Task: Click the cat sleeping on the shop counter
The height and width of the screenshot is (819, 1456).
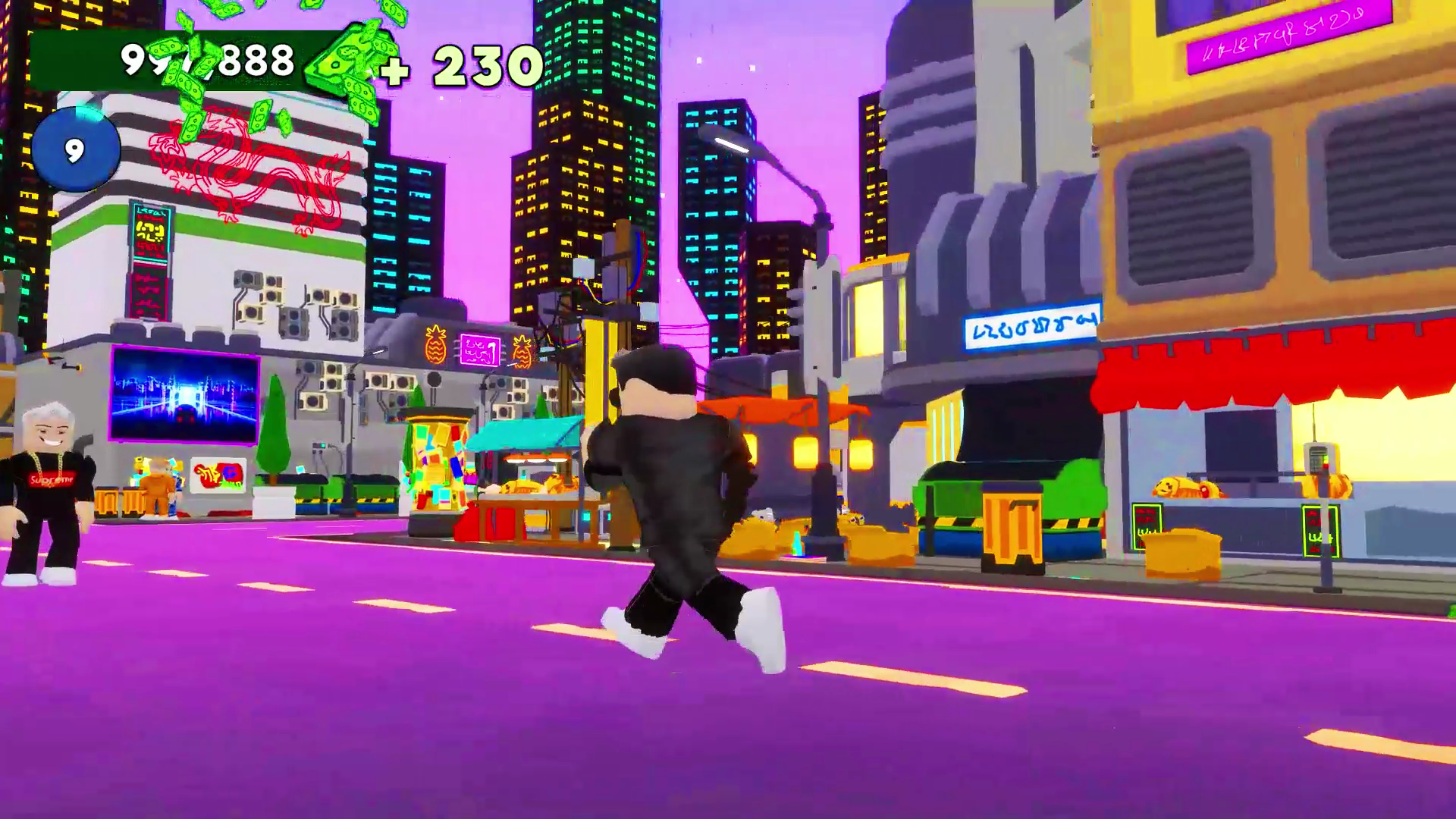Action: (x=1183, y=487)
